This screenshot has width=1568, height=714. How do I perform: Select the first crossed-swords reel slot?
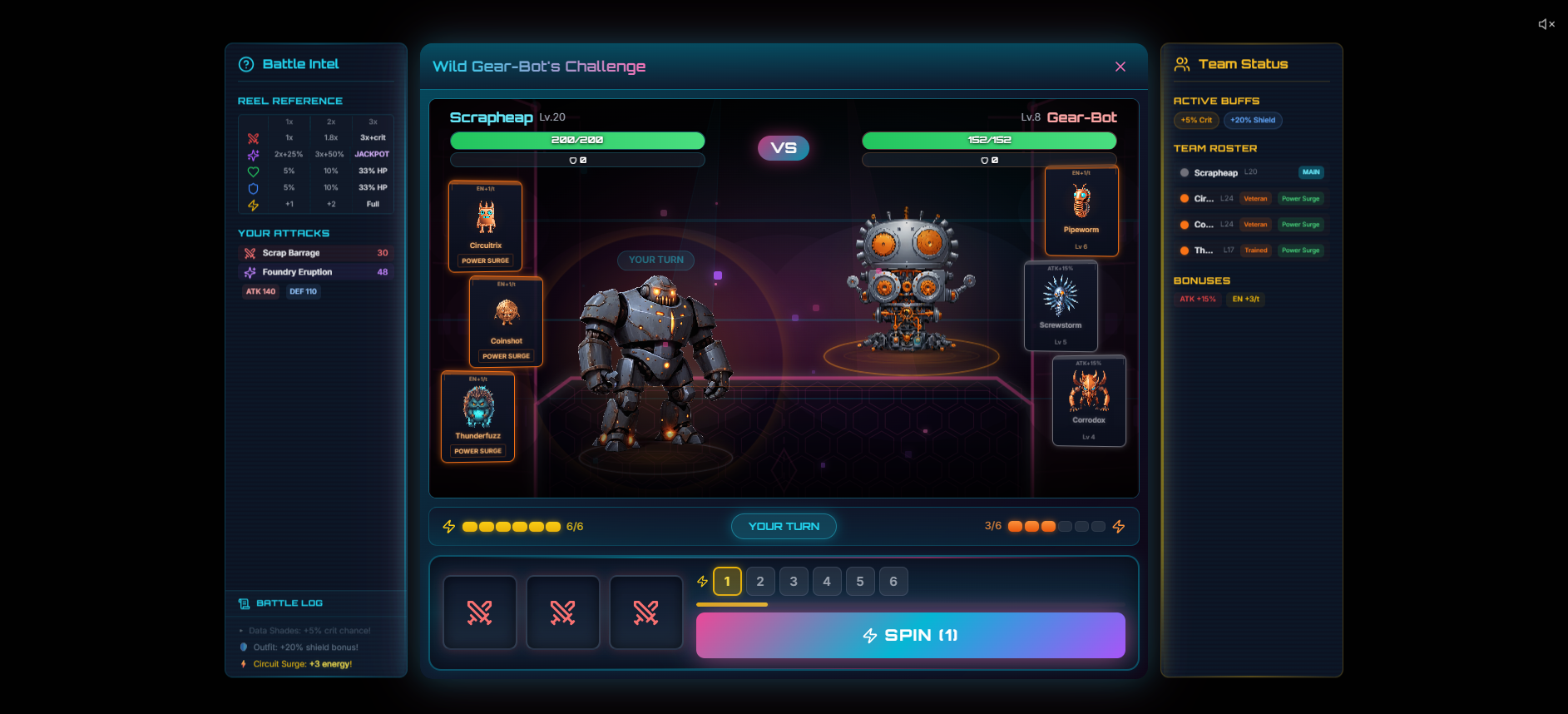point(480,612)
